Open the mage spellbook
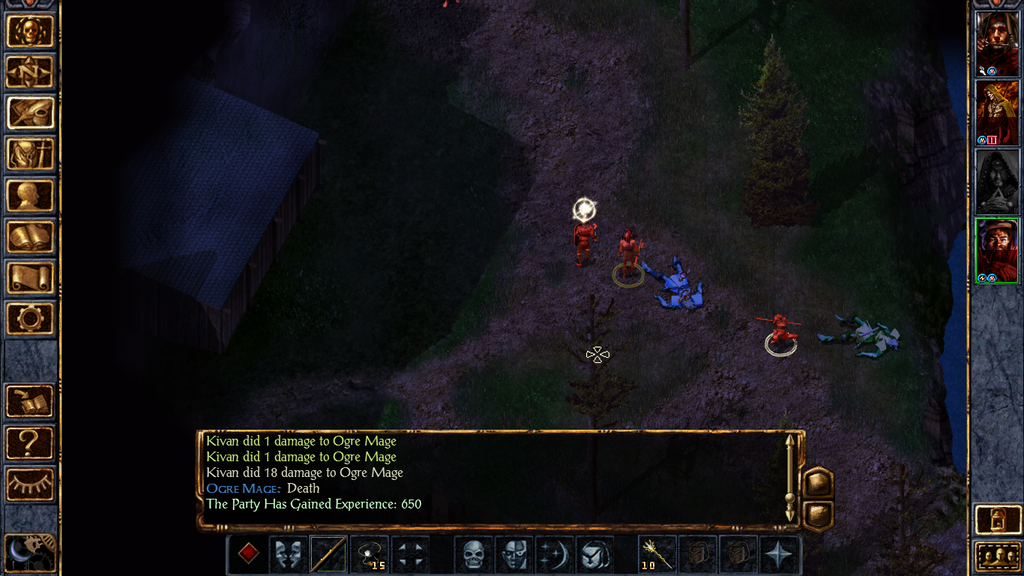This screenshot has height=576, width=1024. [x=30, y=236]
